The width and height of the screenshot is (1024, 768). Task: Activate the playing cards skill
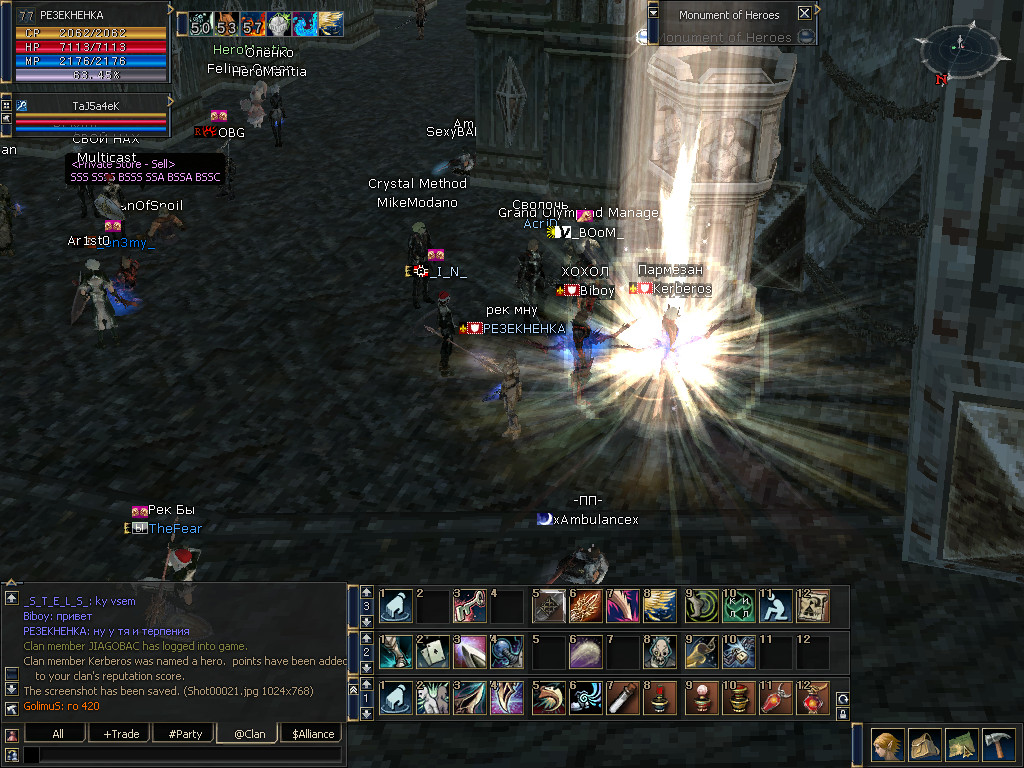coord(433,652)
